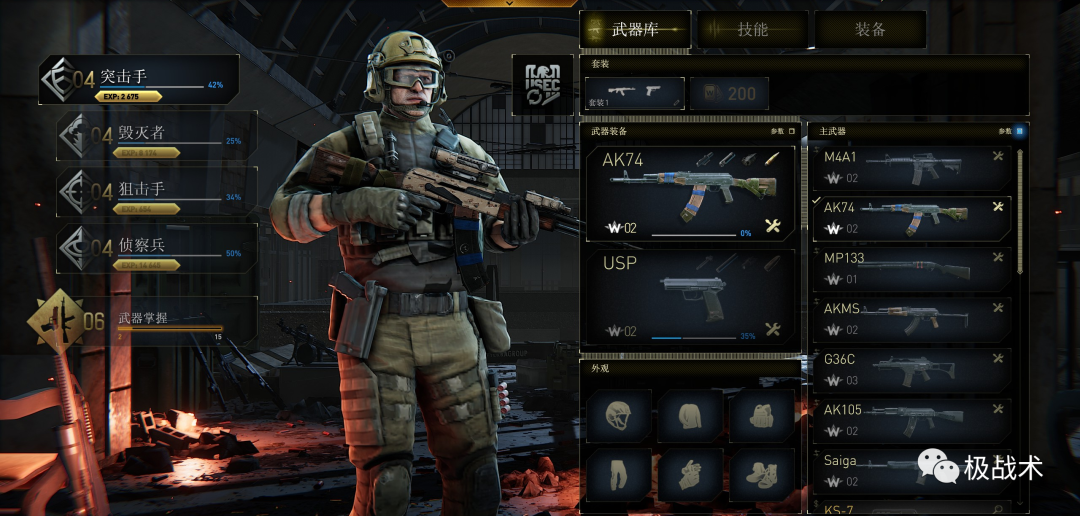Viewport: 1080px width, 516px height.
Task: Open the boots appearance slot
Action: pyautogui.click(x=761, y=475)
